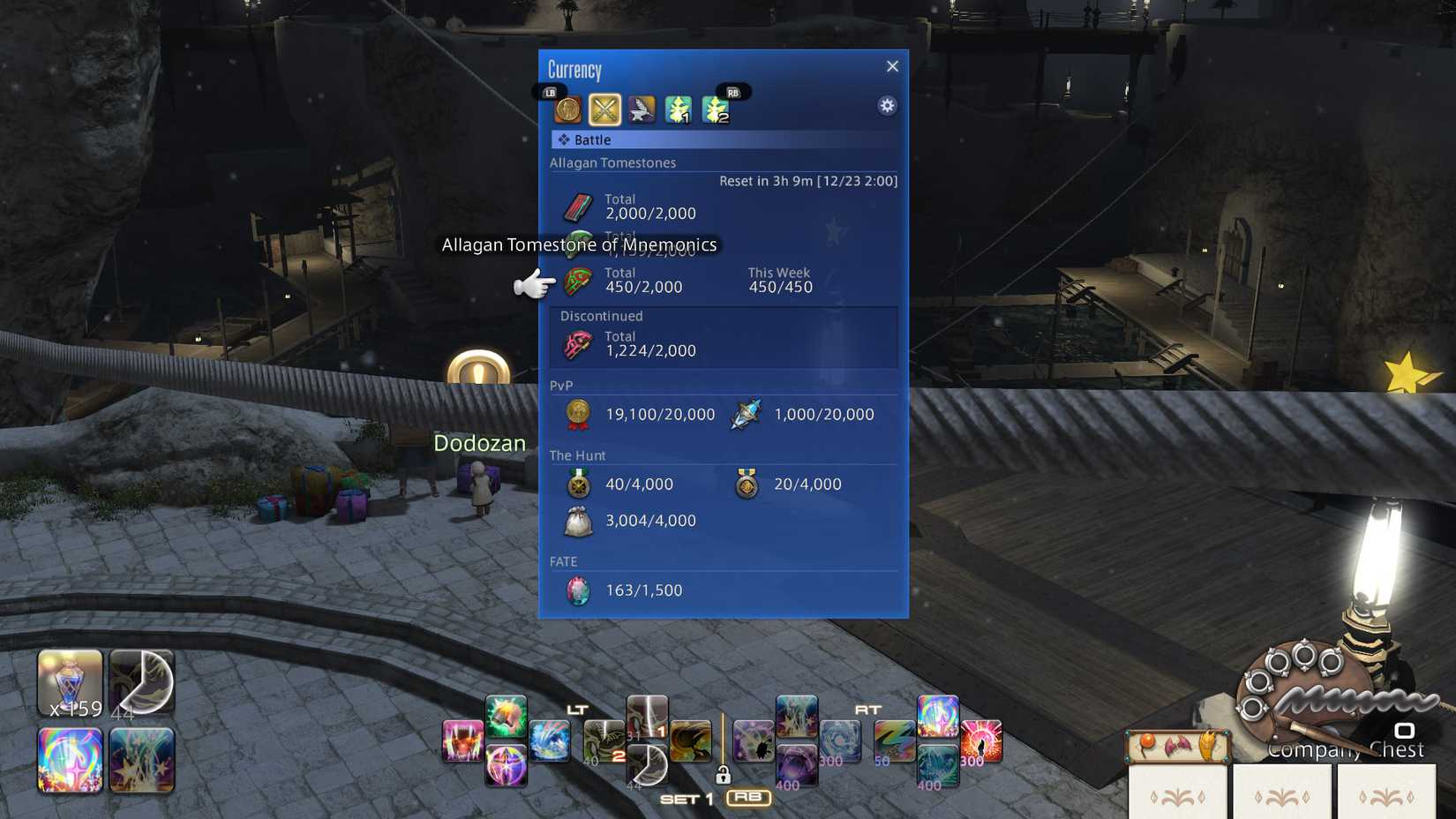The image size is (1456, 819).
Task: Click the Trophy Crystals PvP icon
Action: pyautogui.click(x=746, y=413)
